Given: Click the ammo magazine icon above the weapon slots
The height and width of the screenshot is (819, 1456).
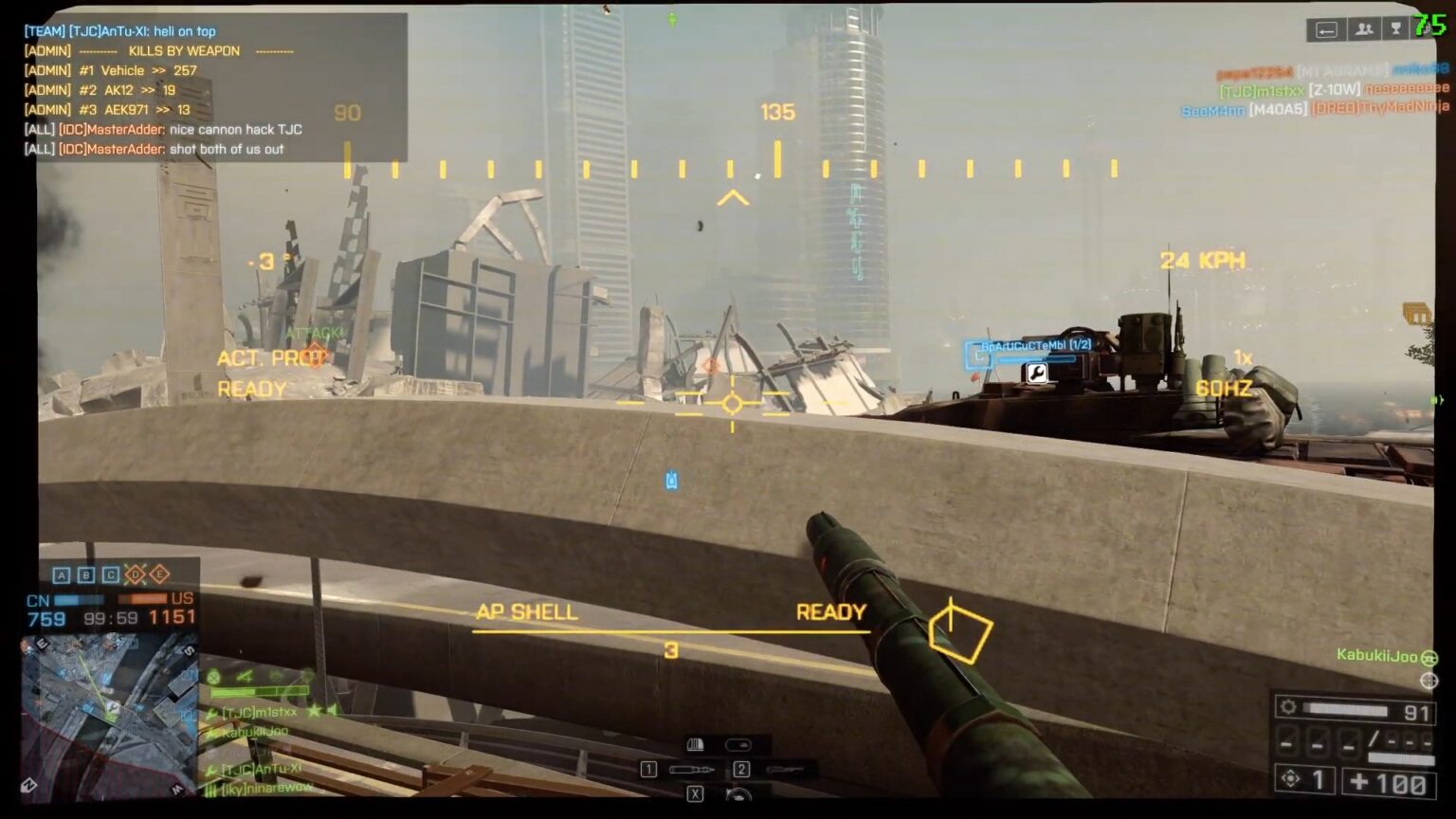Looking at the screenshot, I should [695, 745].
